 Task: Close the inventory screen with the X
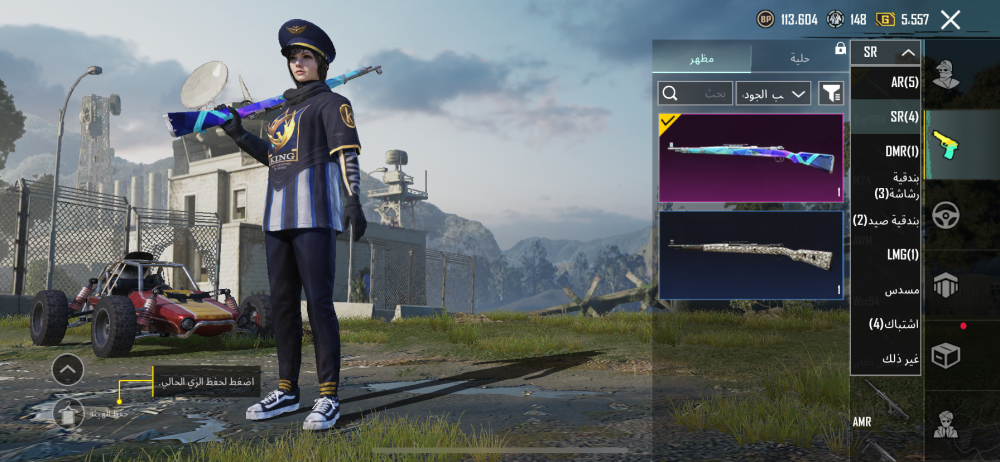pyautogui.click(x=950, y=19)
